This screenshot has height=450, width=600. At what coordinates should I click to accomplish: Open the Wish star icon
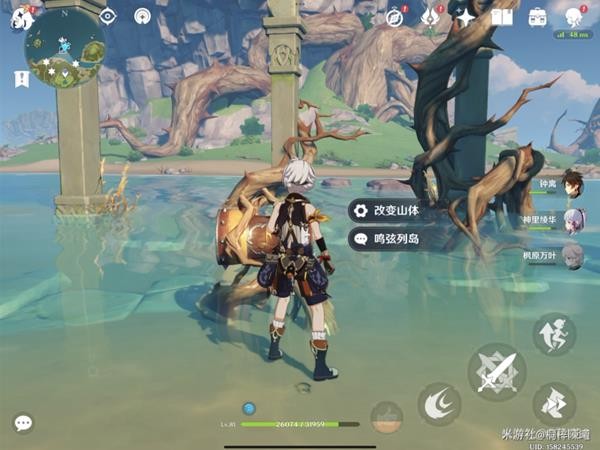pyautogui.click(x=466, y=17)
